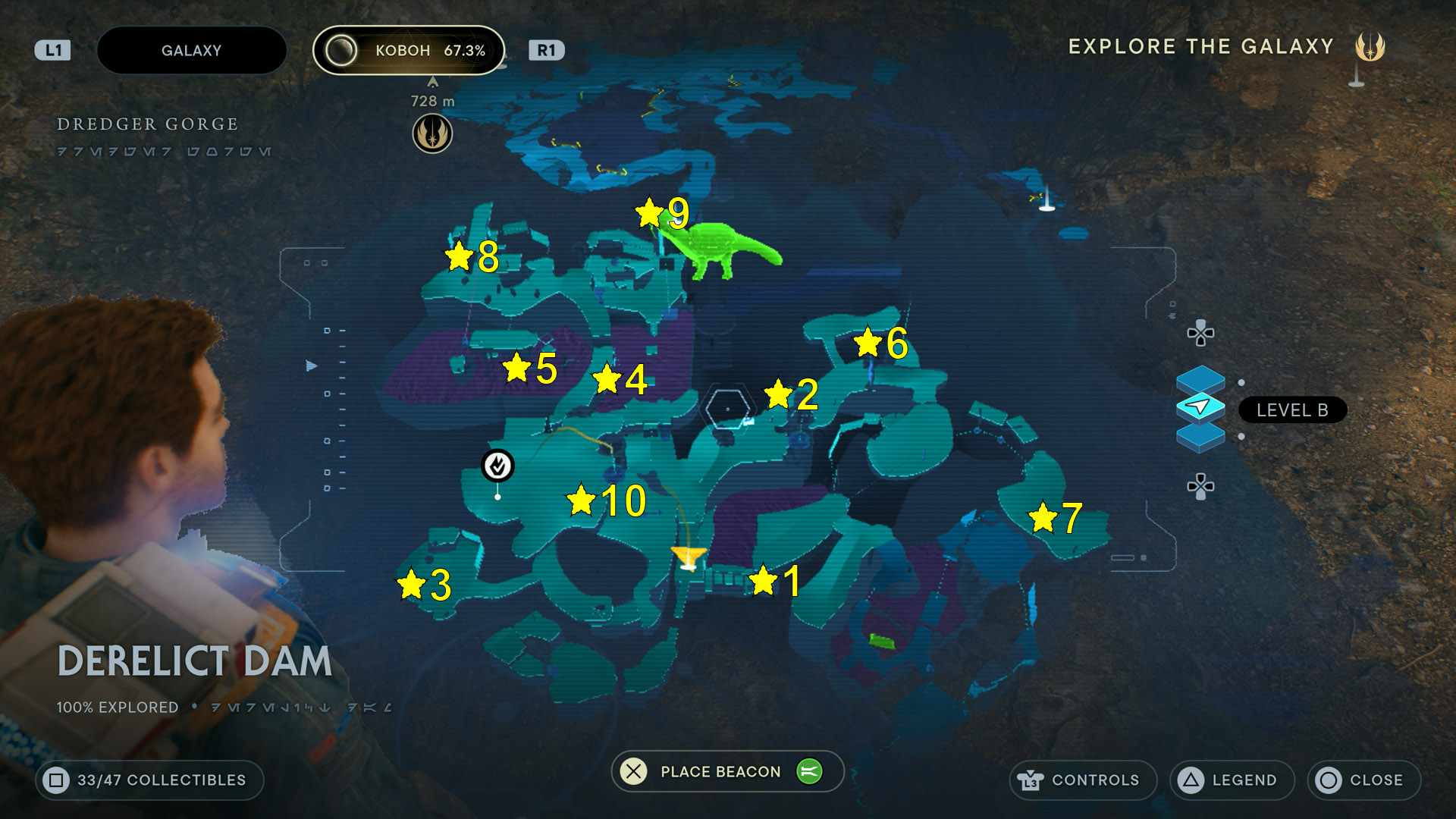1456x819 pixels.
Task: Click the star marker numbered 10
Action: coord(581,500)
